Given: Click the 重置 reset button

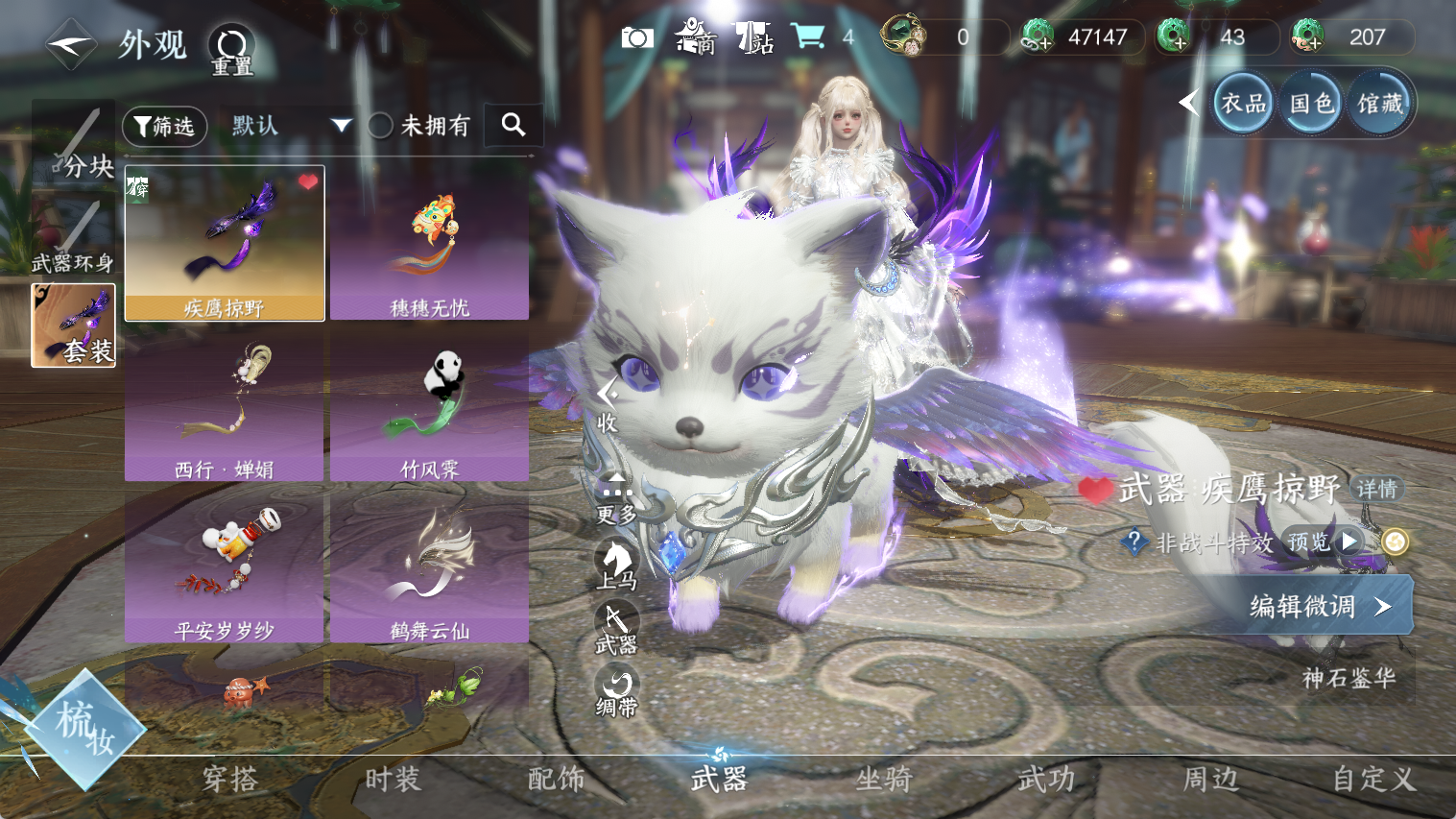Looking at the screenshot, I should click(231, 50).
